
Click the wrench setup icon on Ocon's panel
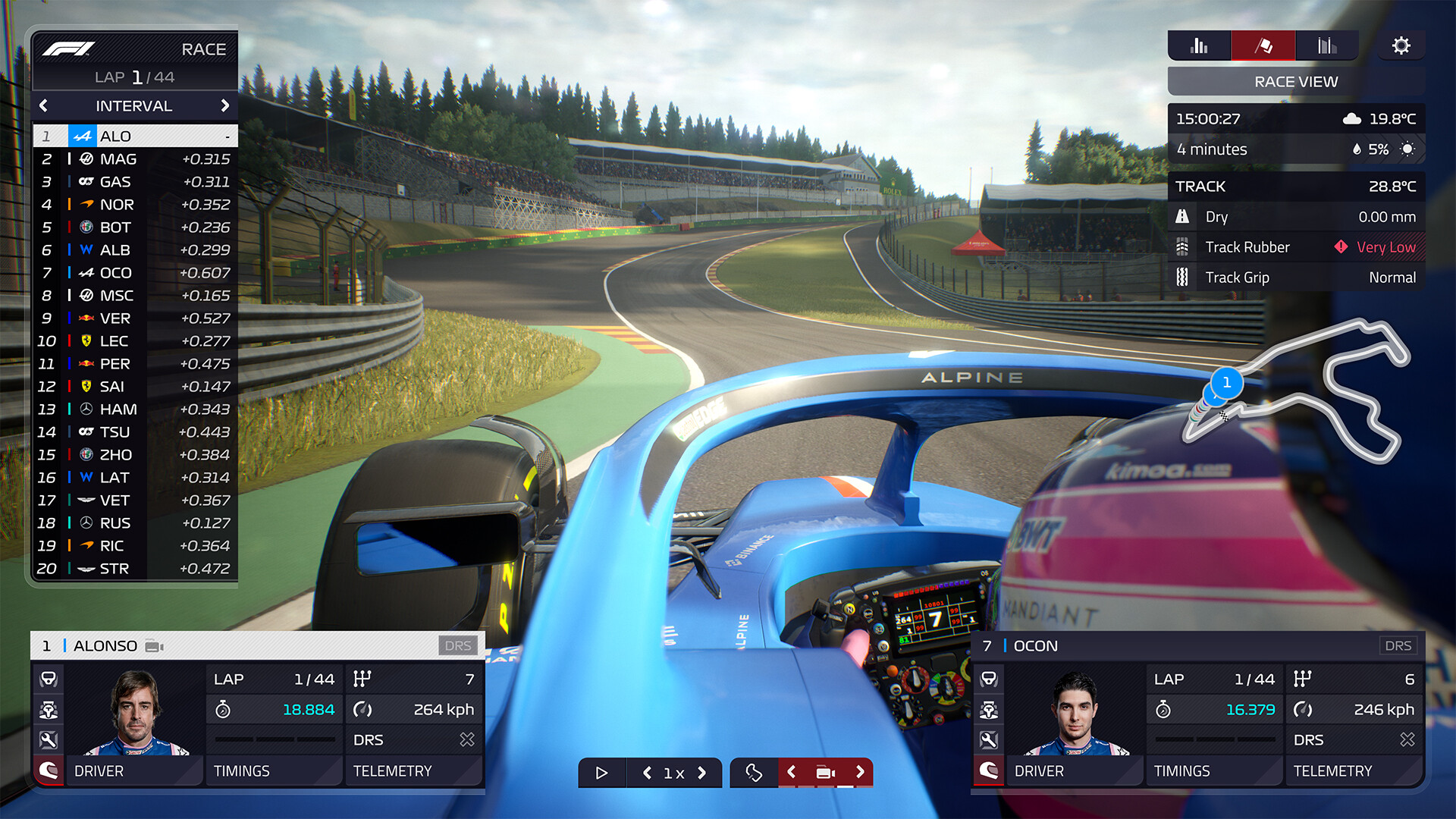pyautogui.click(x=990, y=737)
